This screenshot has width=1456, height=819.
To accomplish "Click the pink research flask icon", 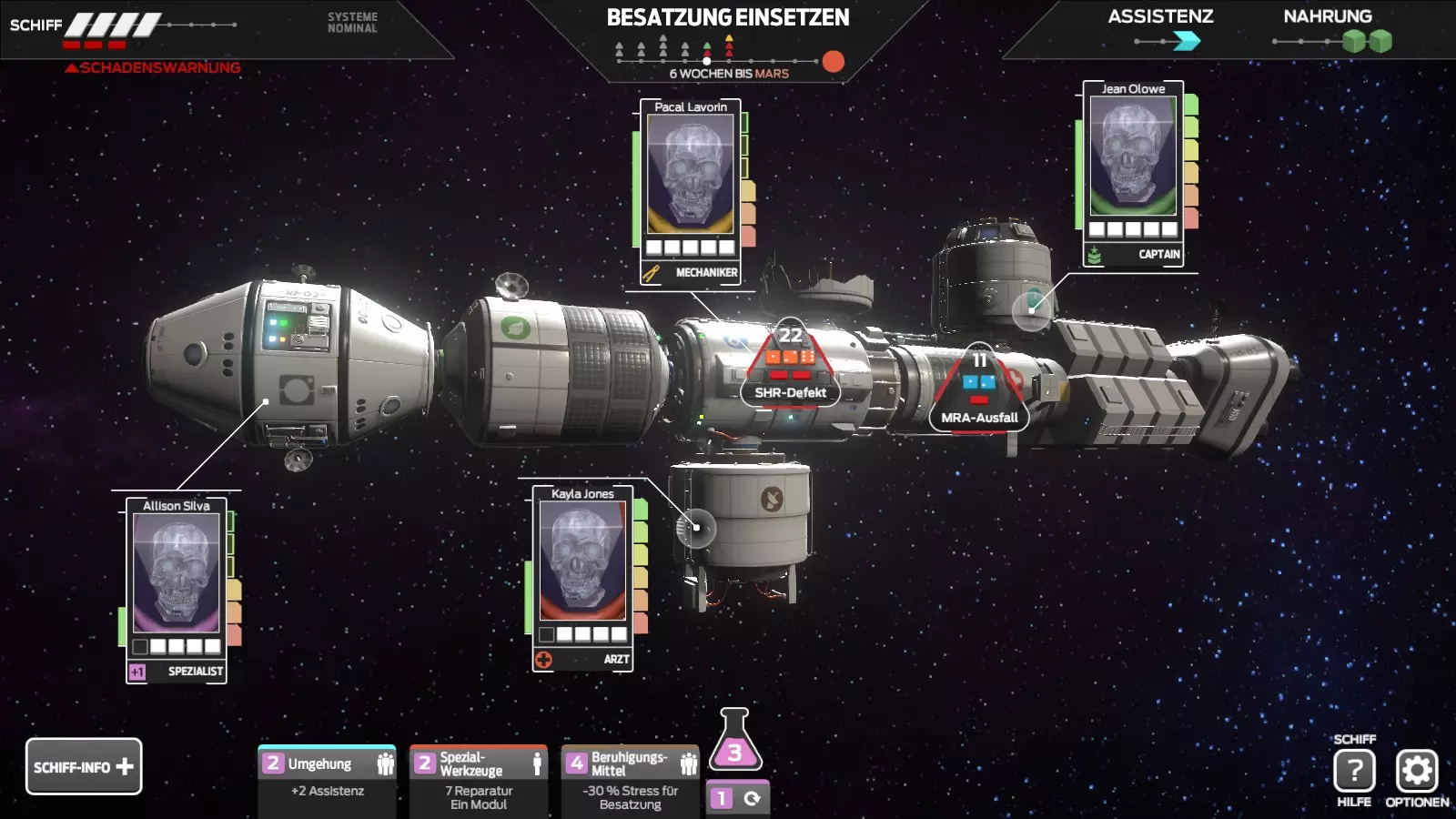I will pyautogui.click(x=734, y=742).
